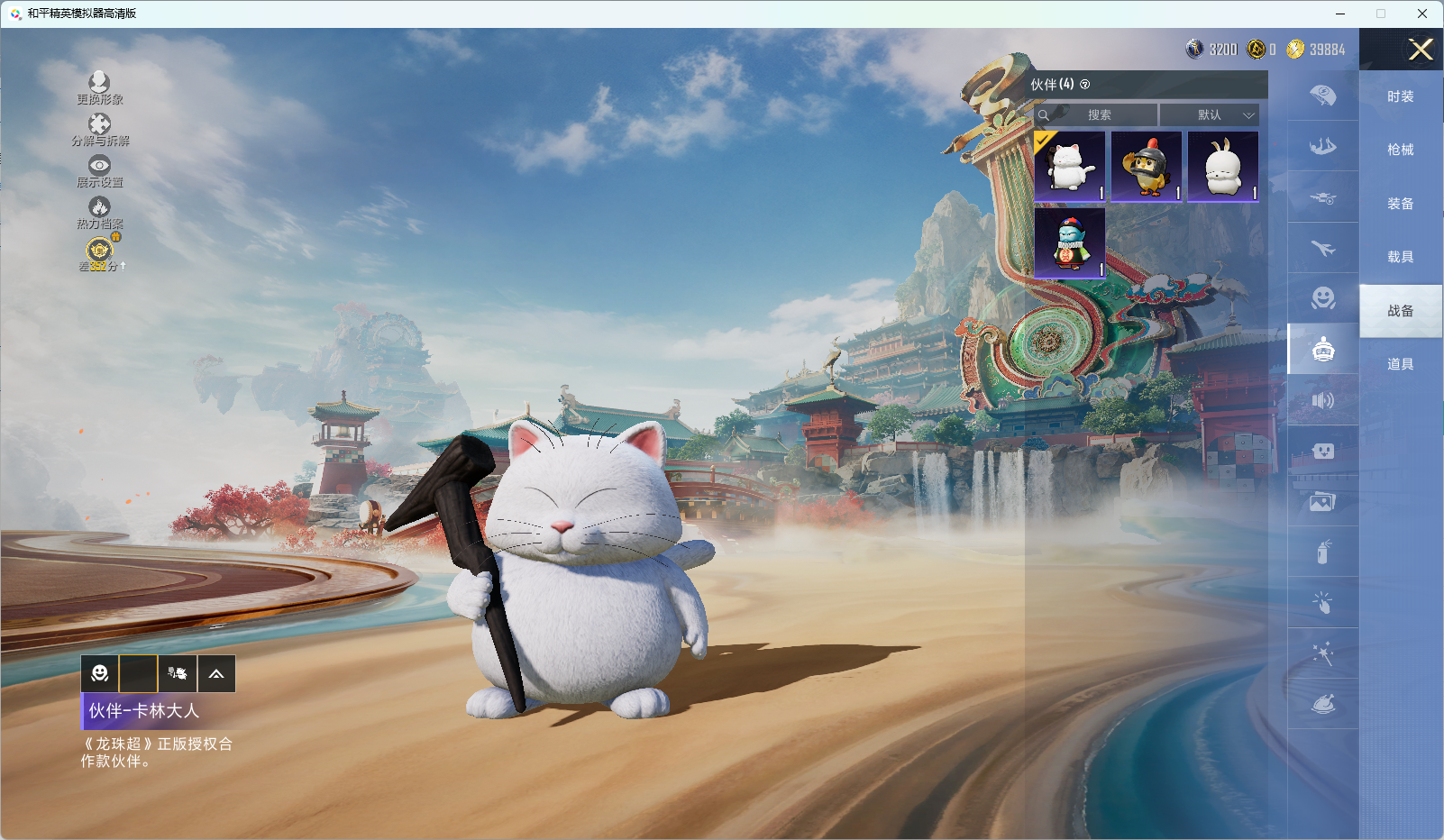Image resolution: width=1444 pixels, height=840 pixels.
Task: Close the inventory with the X button
Action: [x=1421, y=50]
